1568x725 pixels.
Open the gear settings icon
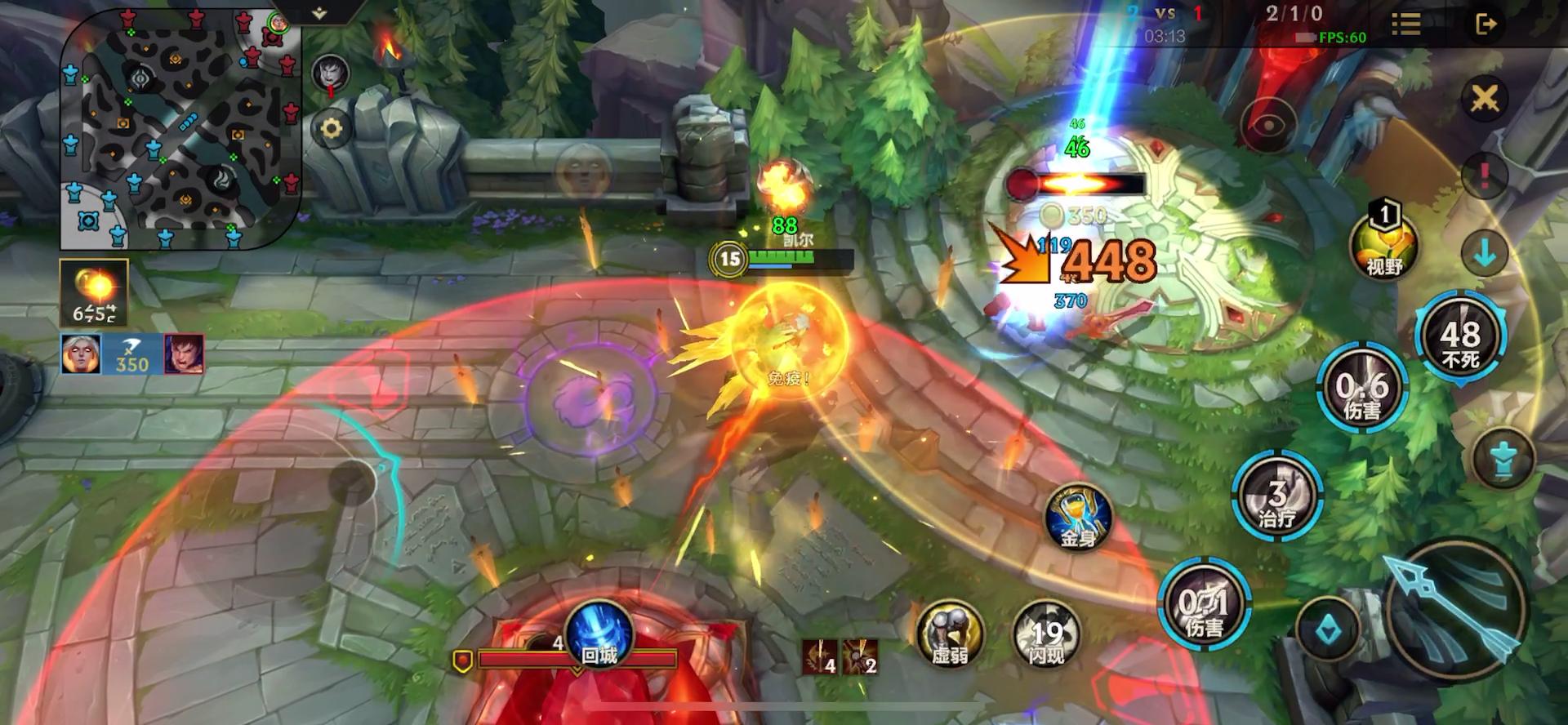[x=332, y=129]
